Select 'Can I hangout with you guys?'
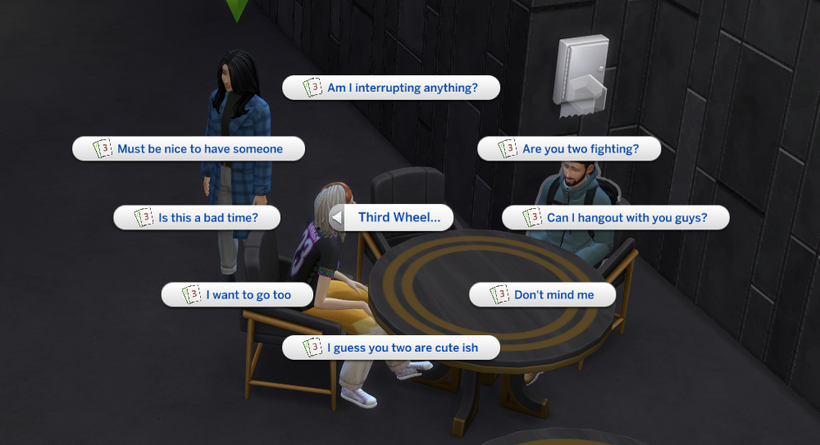 (x=615, y=217)
